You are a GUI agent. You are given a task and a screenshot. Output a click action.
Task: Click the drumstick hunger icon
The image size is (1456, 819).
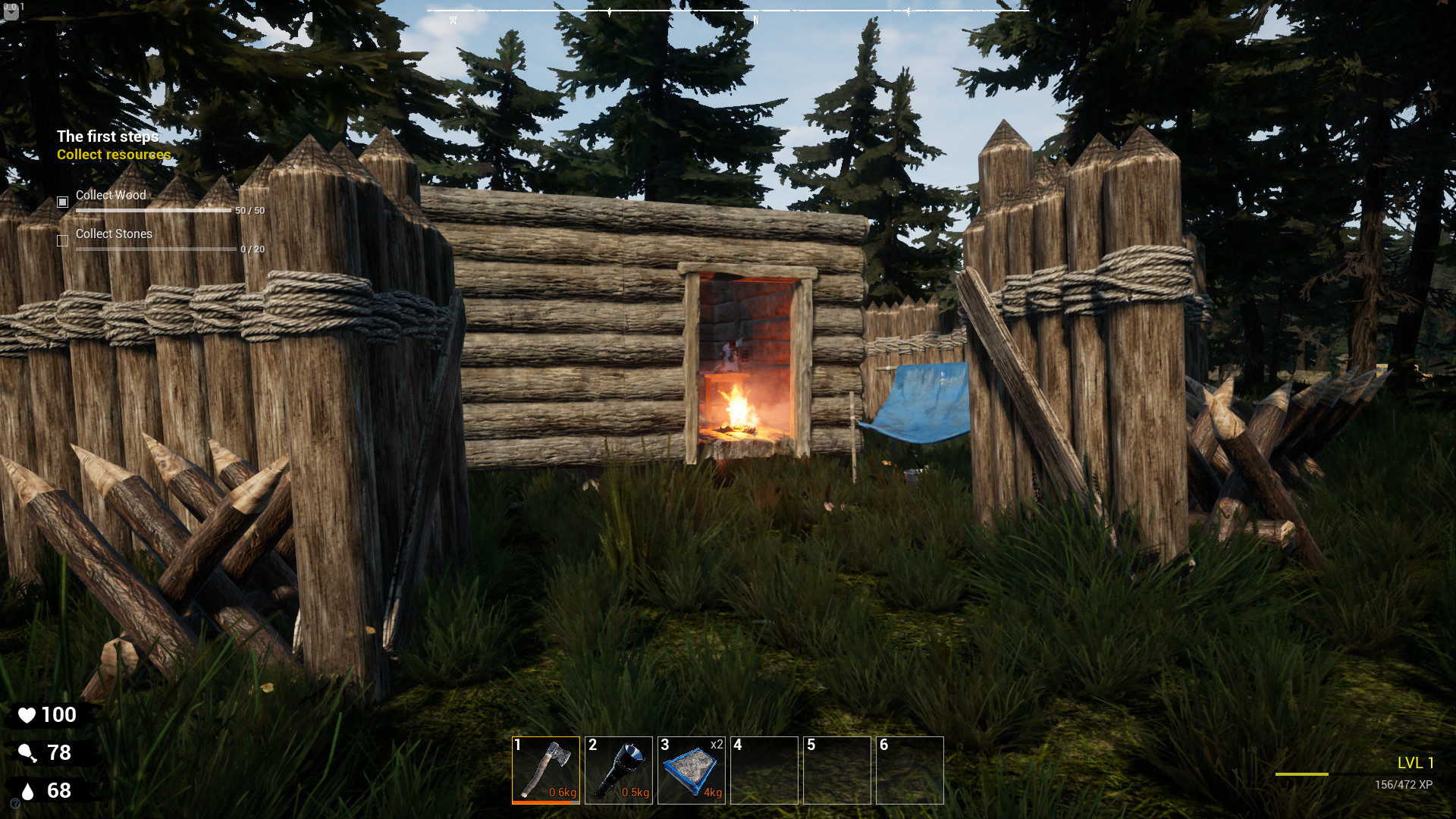pos(28,752)
